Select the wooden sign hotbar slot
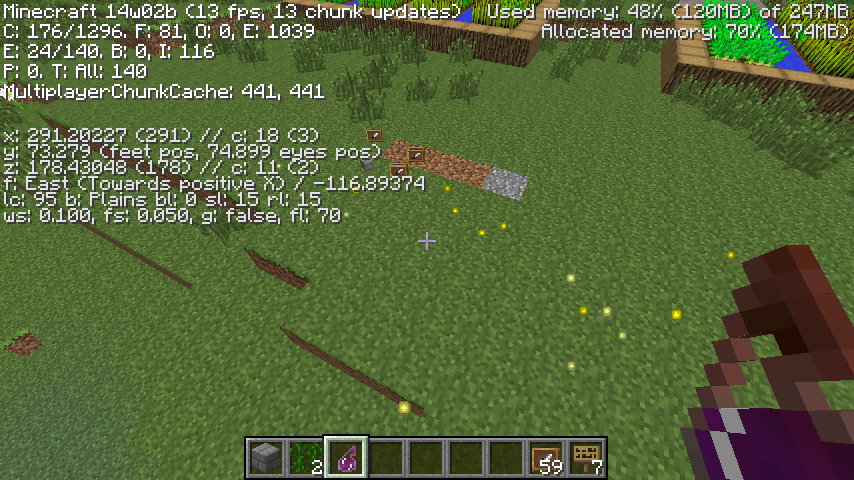854x480 pixels. point(587,458)
